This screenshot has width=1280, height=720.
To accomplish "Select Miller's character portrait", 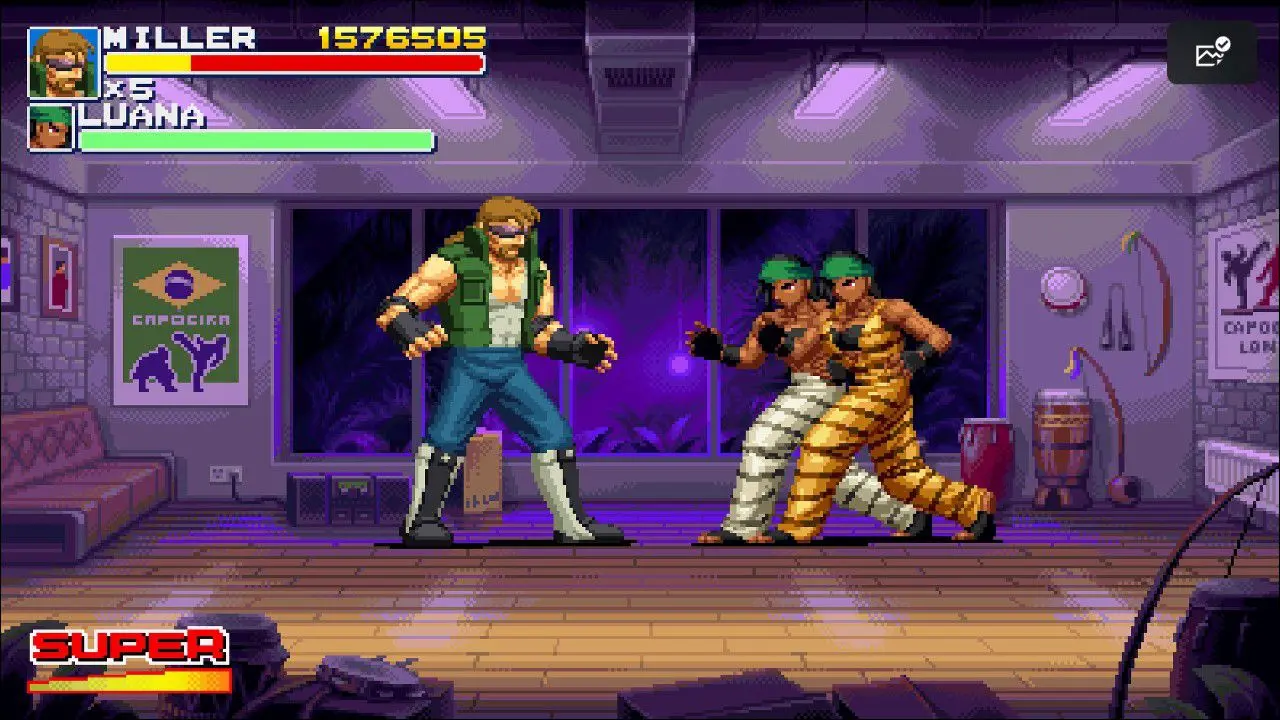I will tap(64, 63).
